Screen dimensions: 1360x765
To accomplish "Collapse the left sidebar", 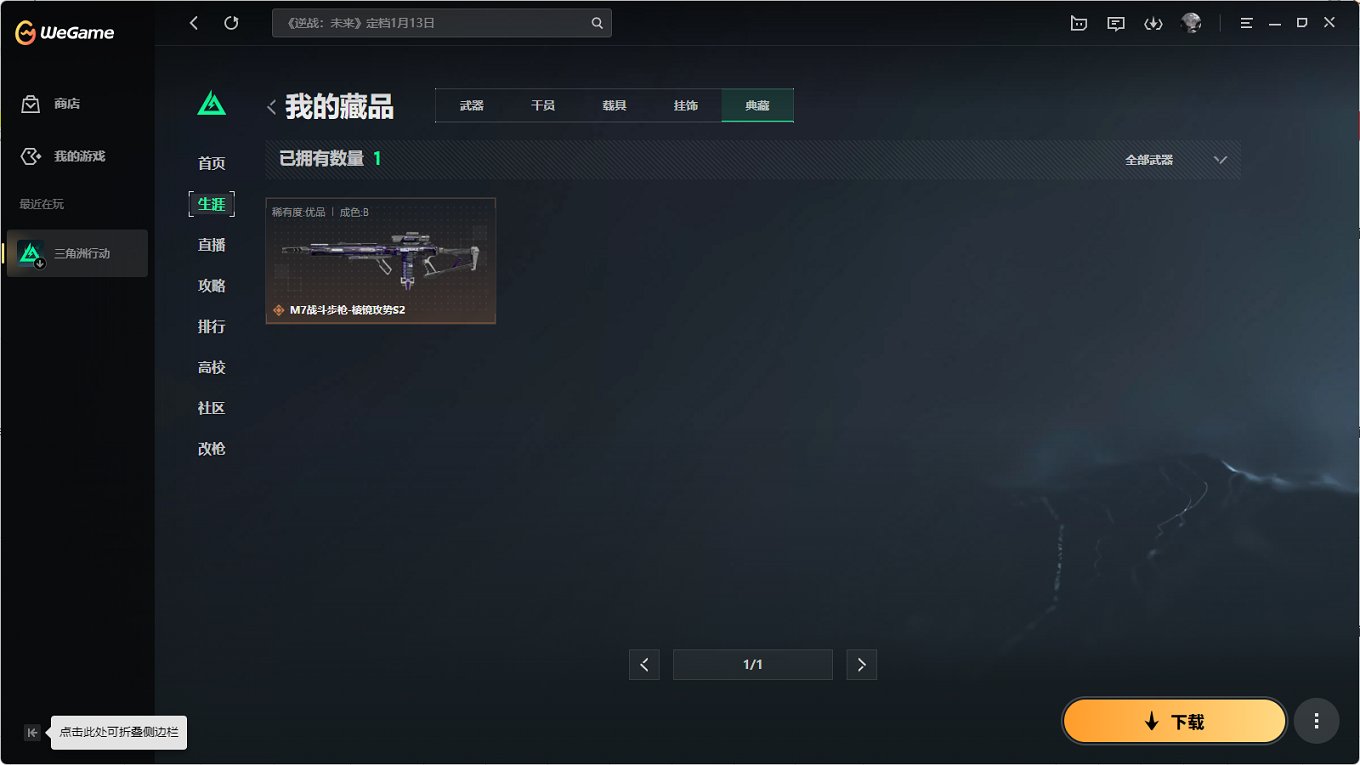I will coord(32,732).
